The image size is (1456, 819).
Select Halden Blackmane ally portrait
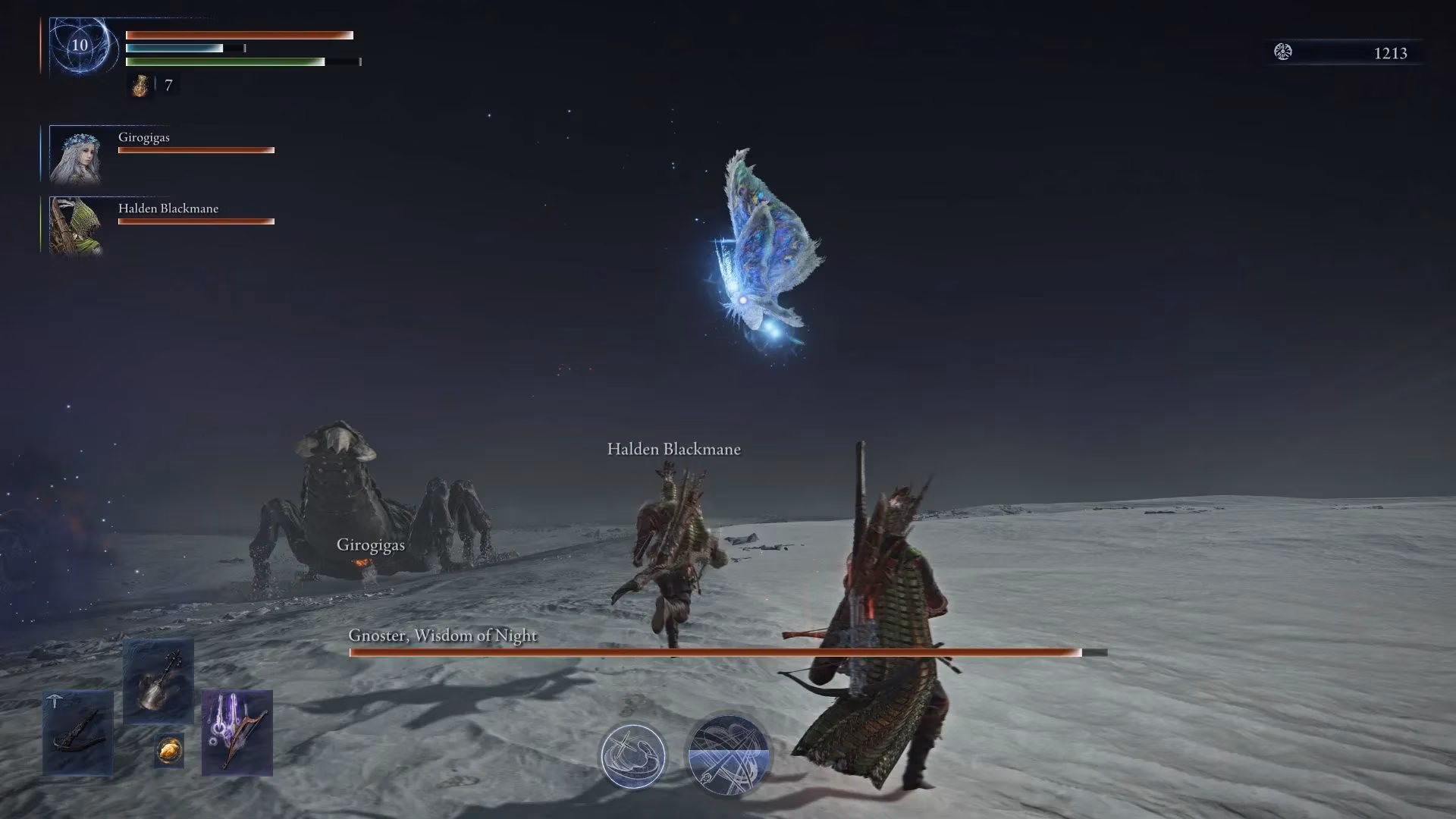[x=77, y=225]
